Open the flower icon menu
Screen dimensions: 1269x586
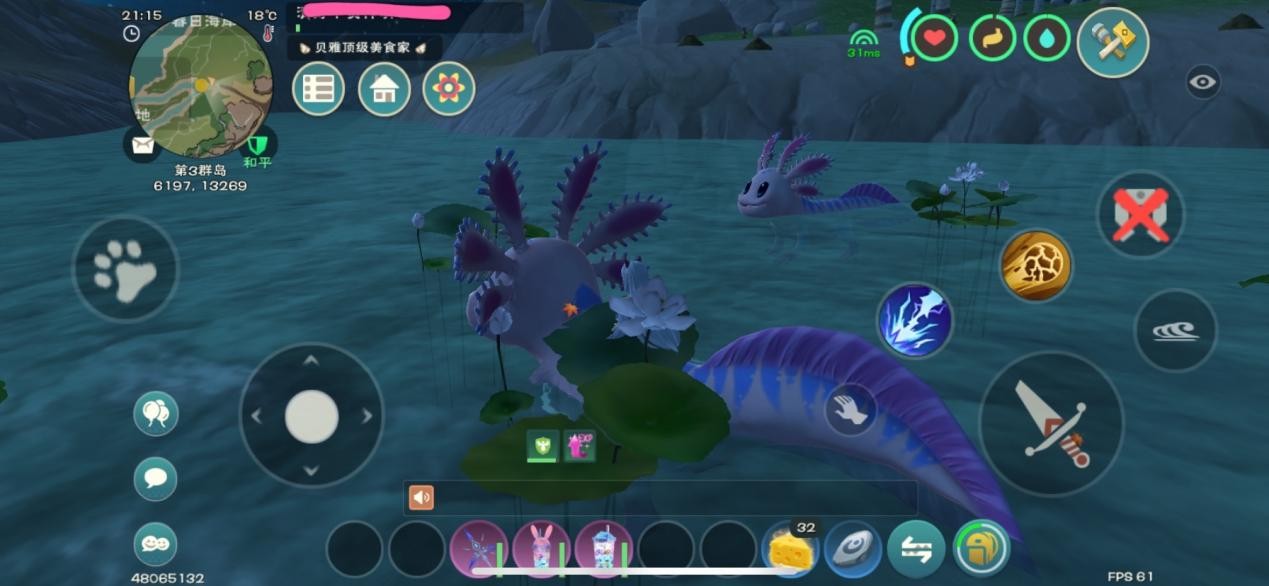(x=448, y=89)
